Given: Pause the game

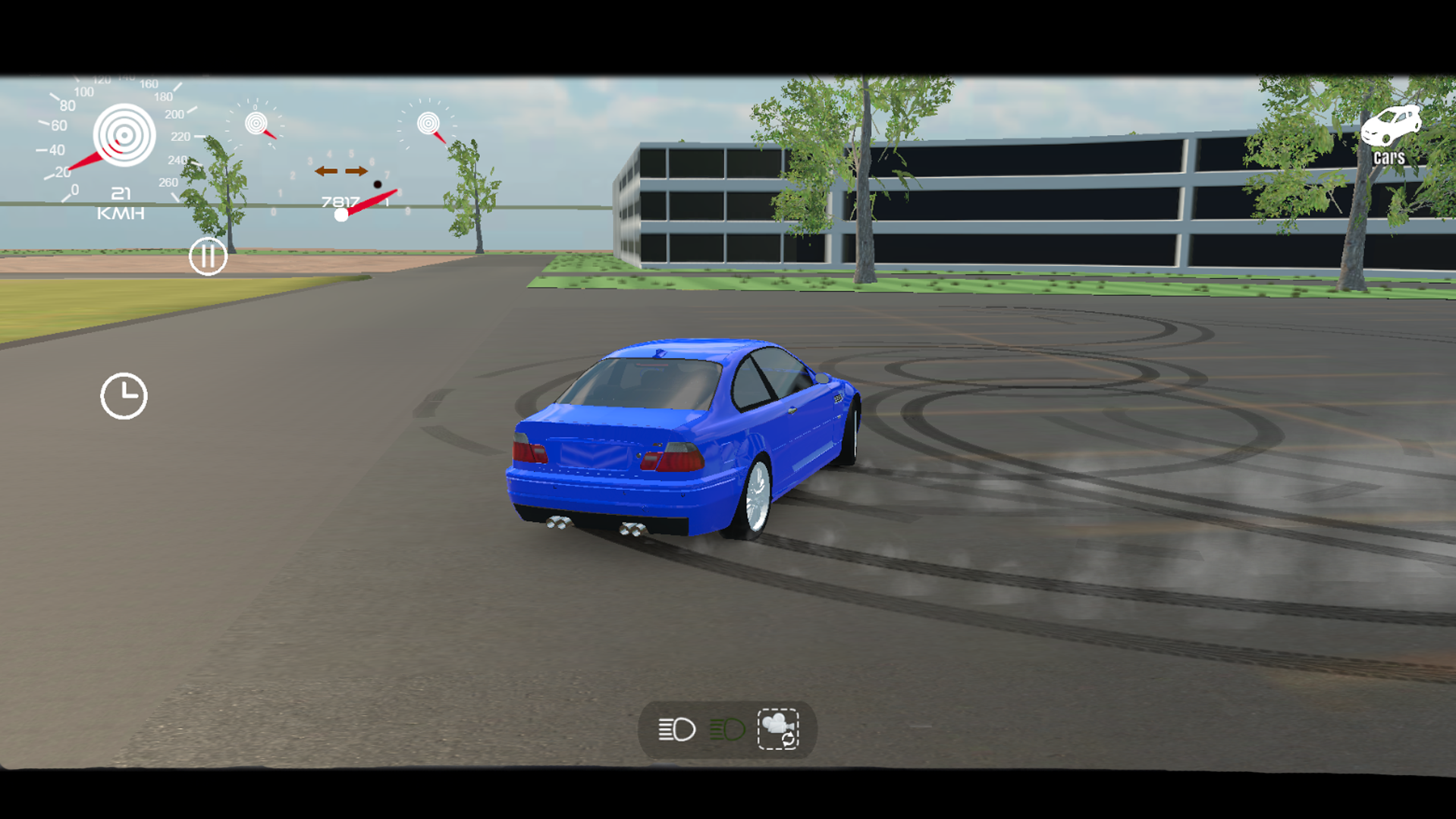Looking at the screenshot, I should [207, 256].
